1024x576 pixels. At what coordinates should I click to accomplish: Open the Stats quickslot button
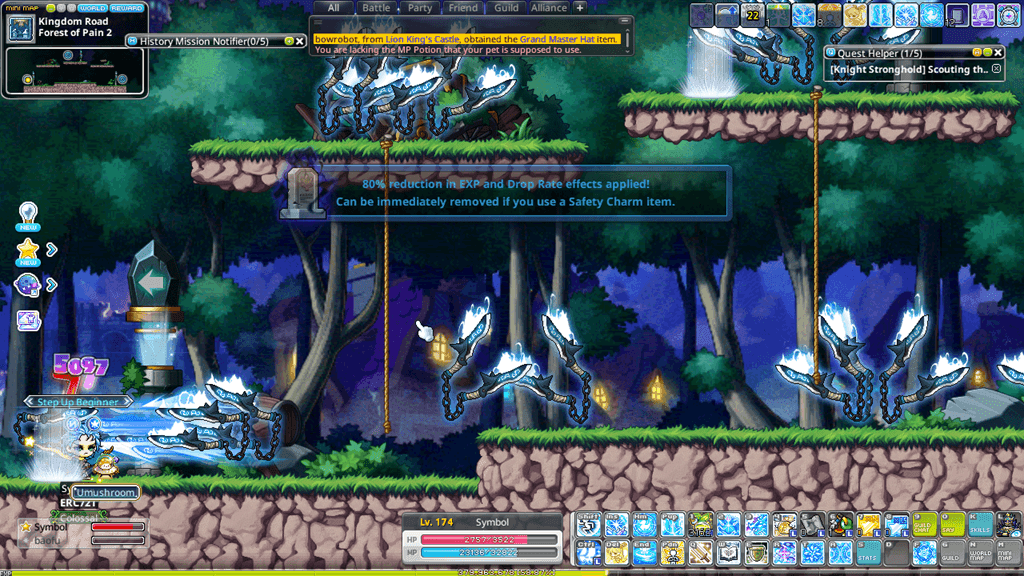point(868,552)
